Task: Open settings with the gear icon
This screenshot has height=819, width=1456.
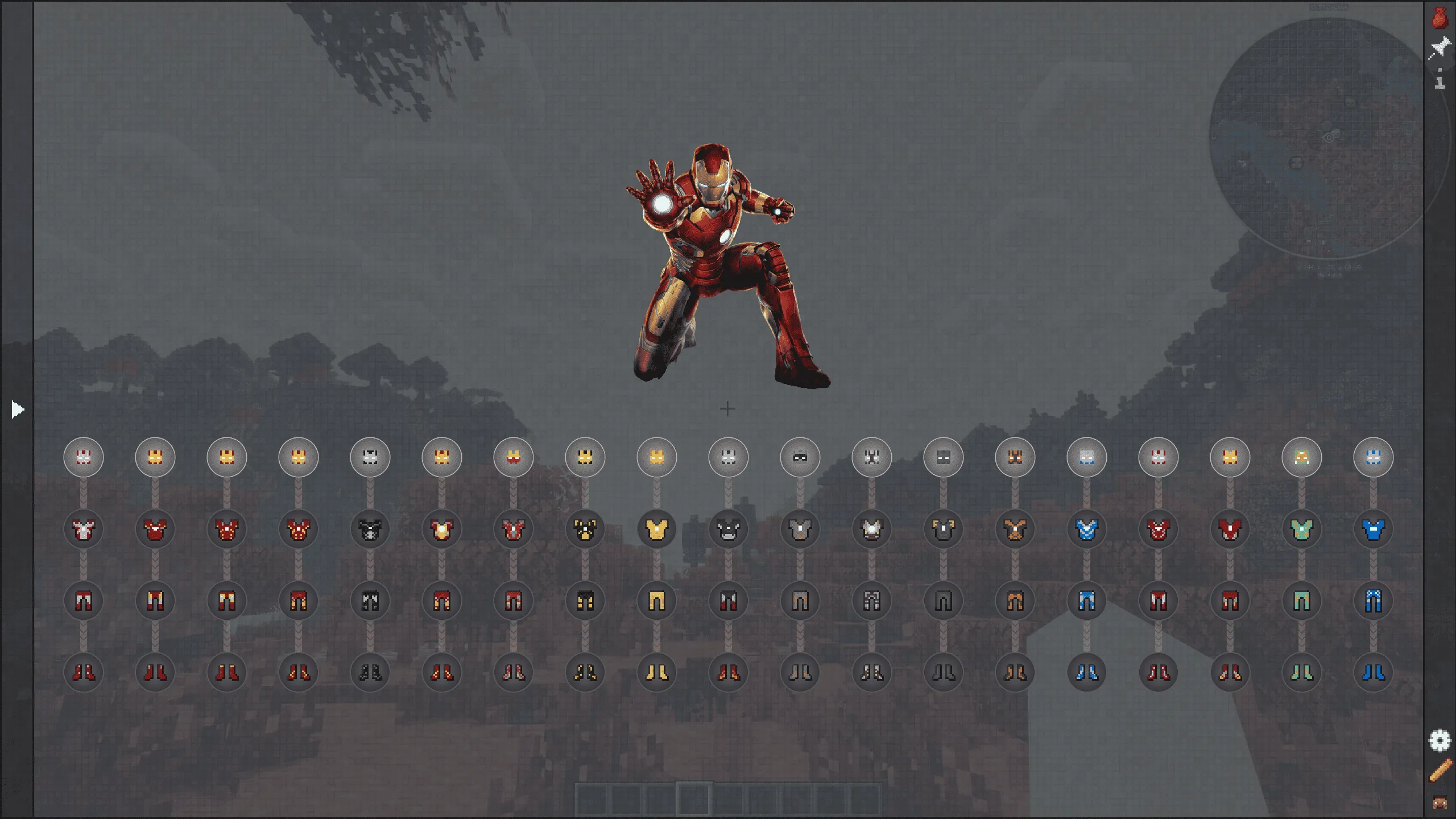Action: 1441,740
